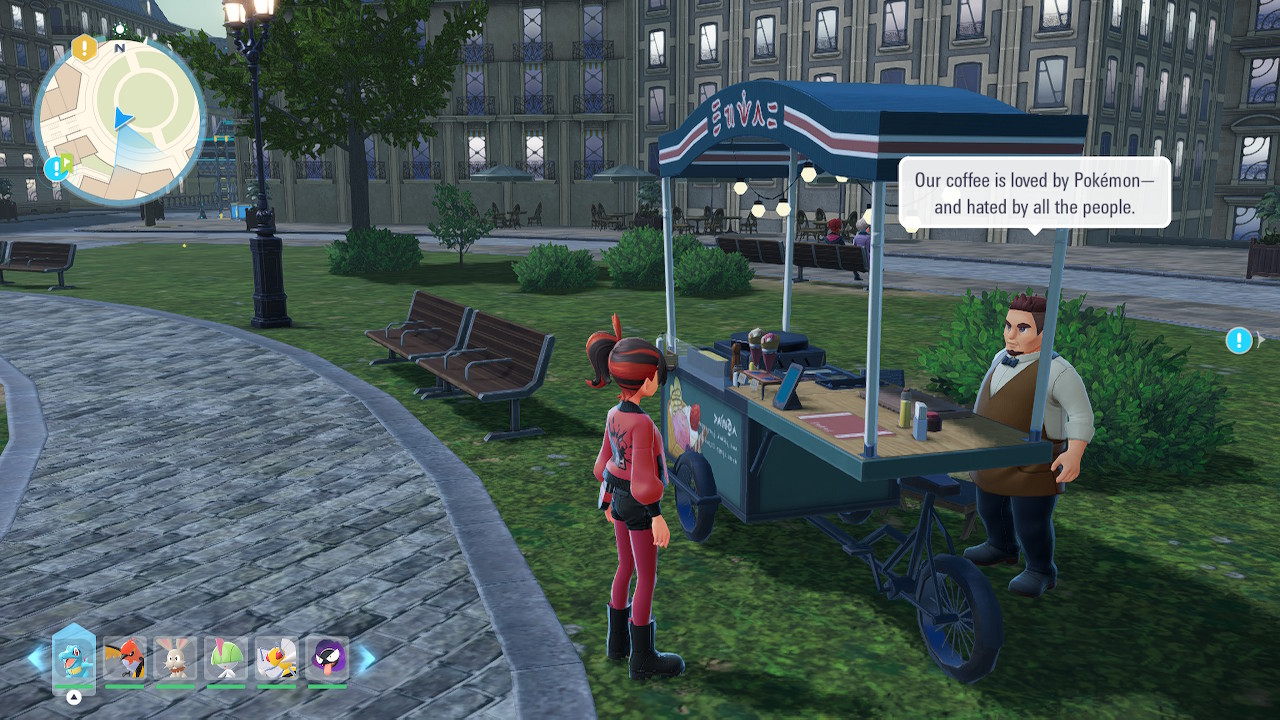Screen dimensions: 1280x720
Task: Click the party bar's right arrow
Action: pyautogui.click(x=367, y=658)
